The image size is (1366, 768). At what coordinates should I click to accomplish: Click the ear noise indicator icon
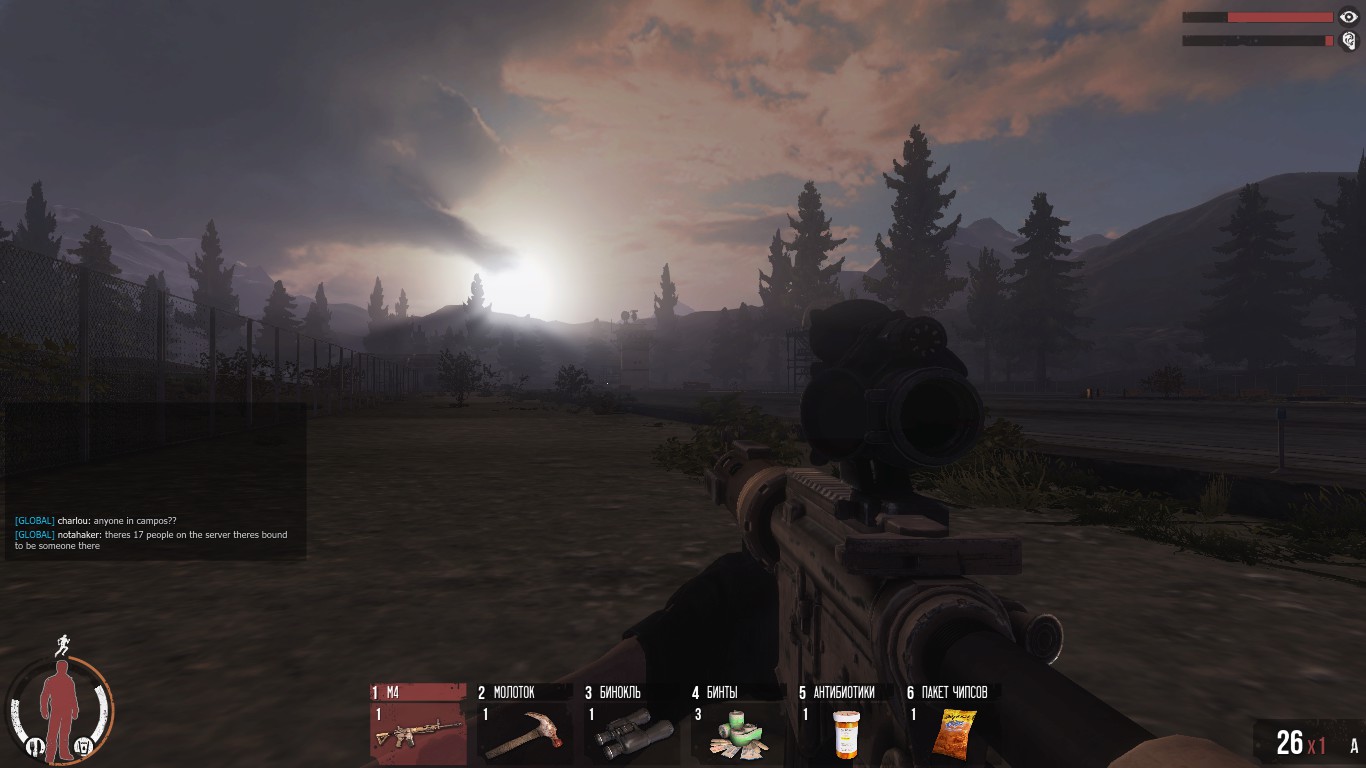click(1349, 41)
